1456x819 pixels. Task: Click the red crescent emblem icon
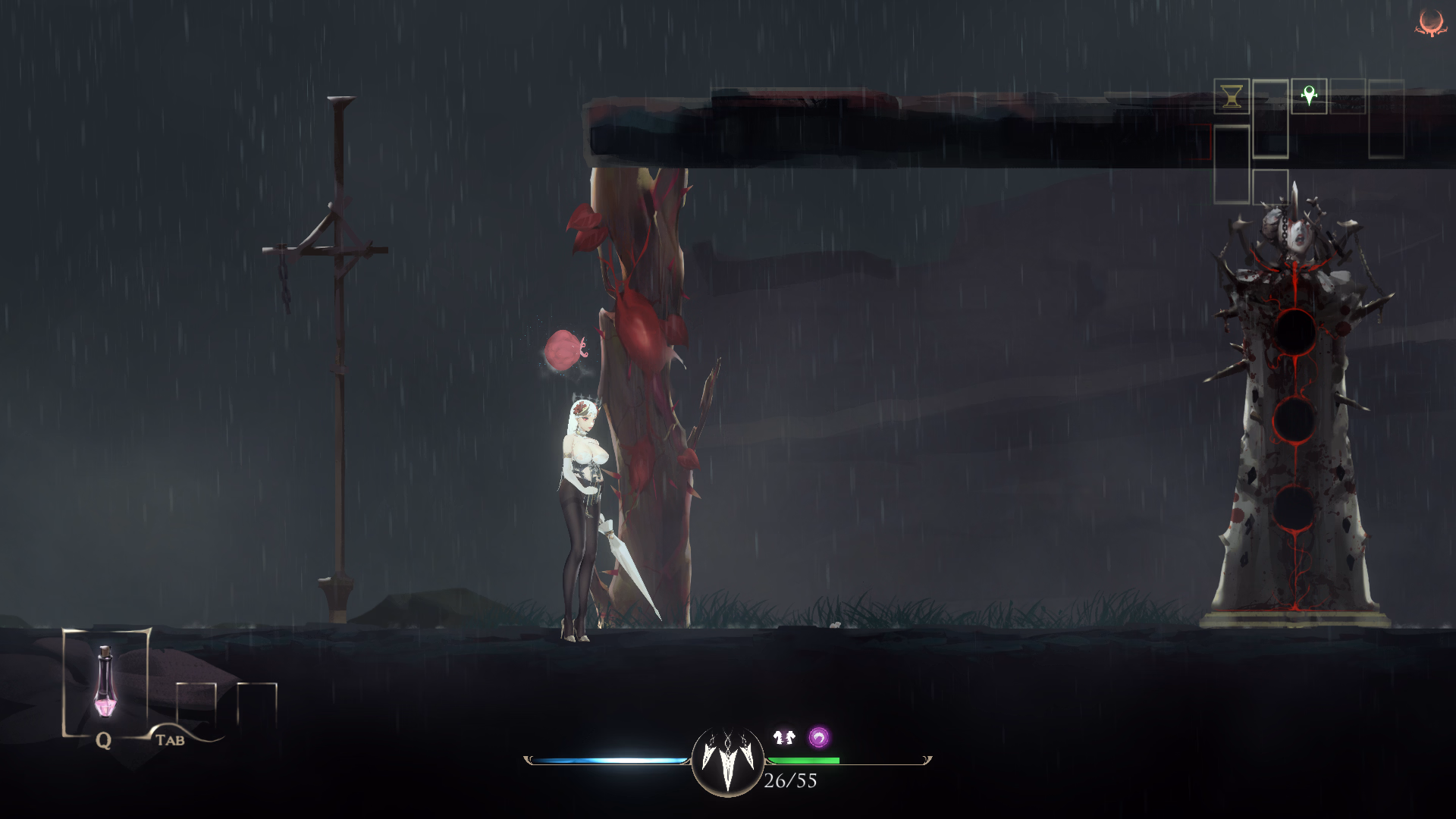click(1430, 23)
